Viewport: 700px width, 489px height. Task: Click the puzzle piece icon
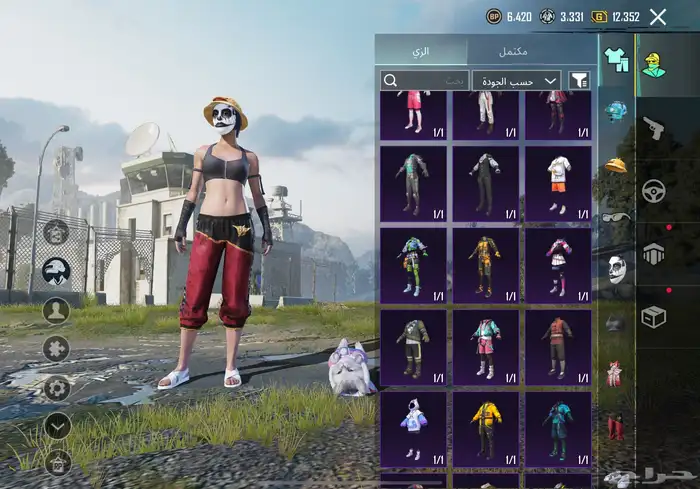[x=56, y=349]
